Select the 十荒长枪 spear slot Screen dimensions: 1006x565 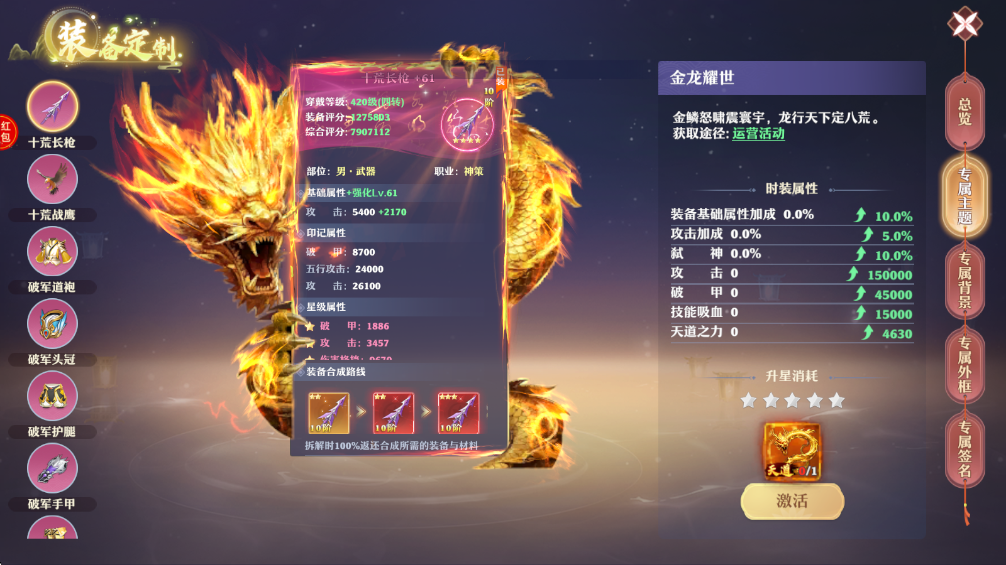[52, 106]
